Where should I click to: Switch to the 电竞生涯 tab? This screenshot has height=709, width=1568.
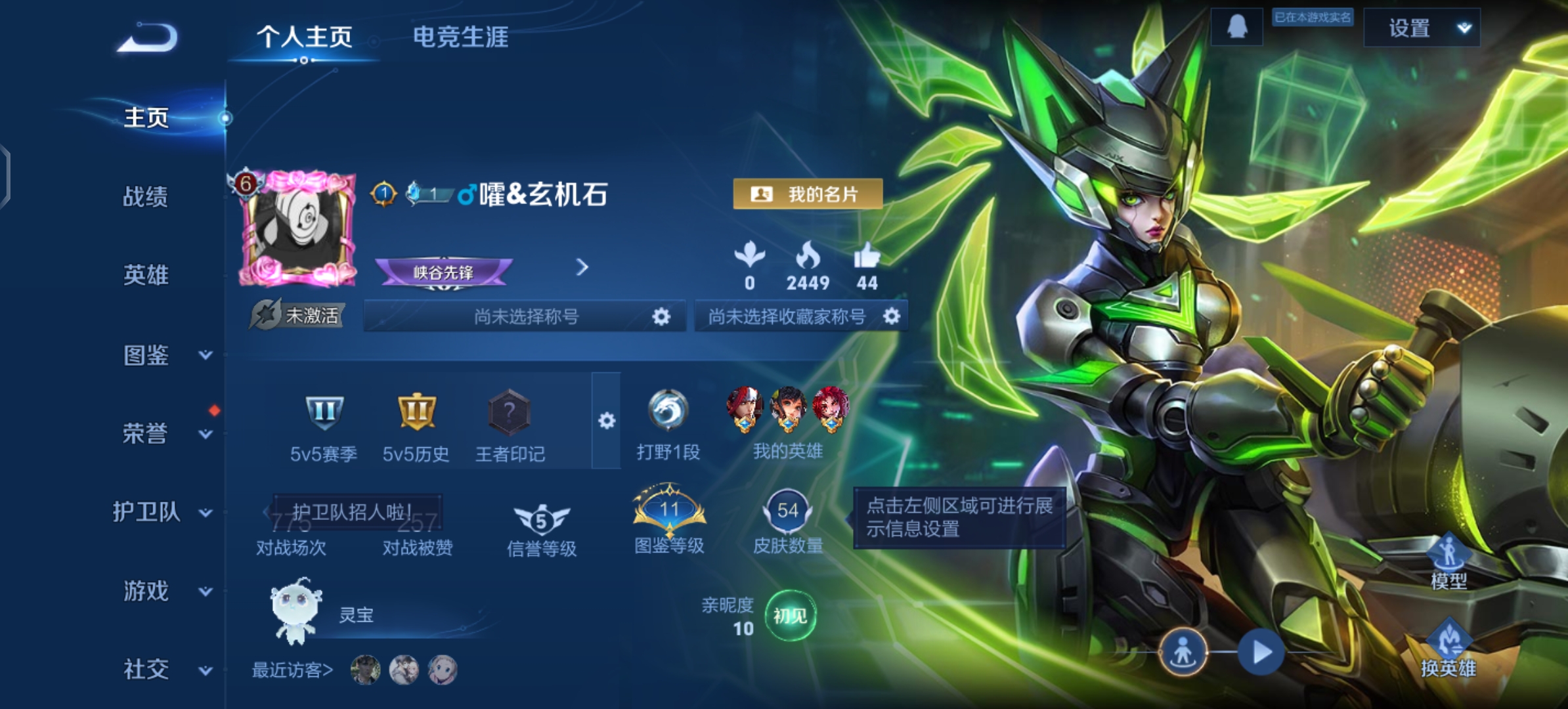coord(460,37)
